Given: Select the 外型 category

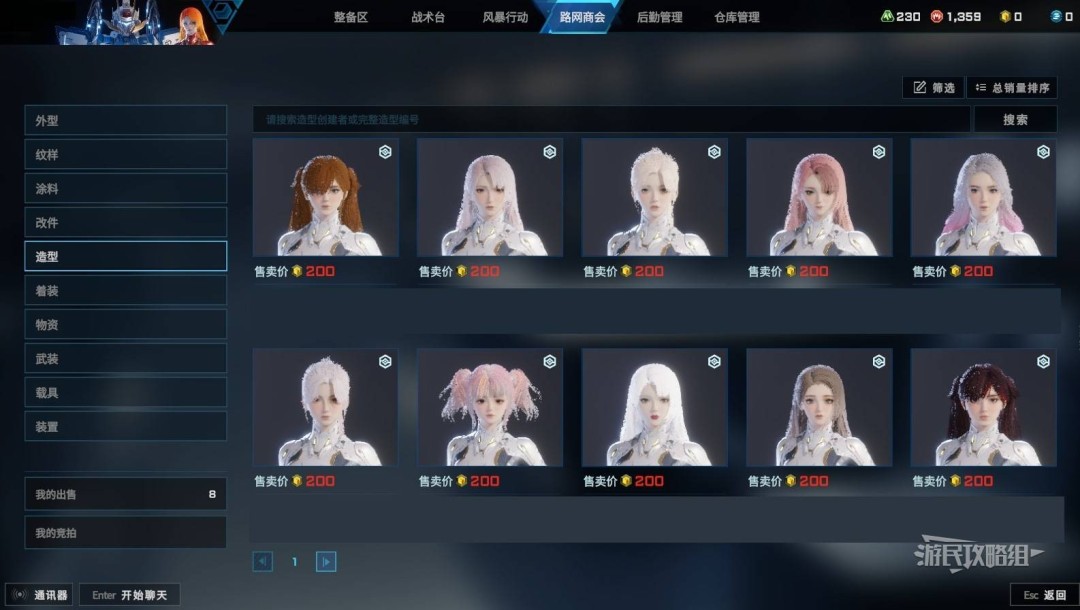Looking at the screenshot, I should coord(126,121).
